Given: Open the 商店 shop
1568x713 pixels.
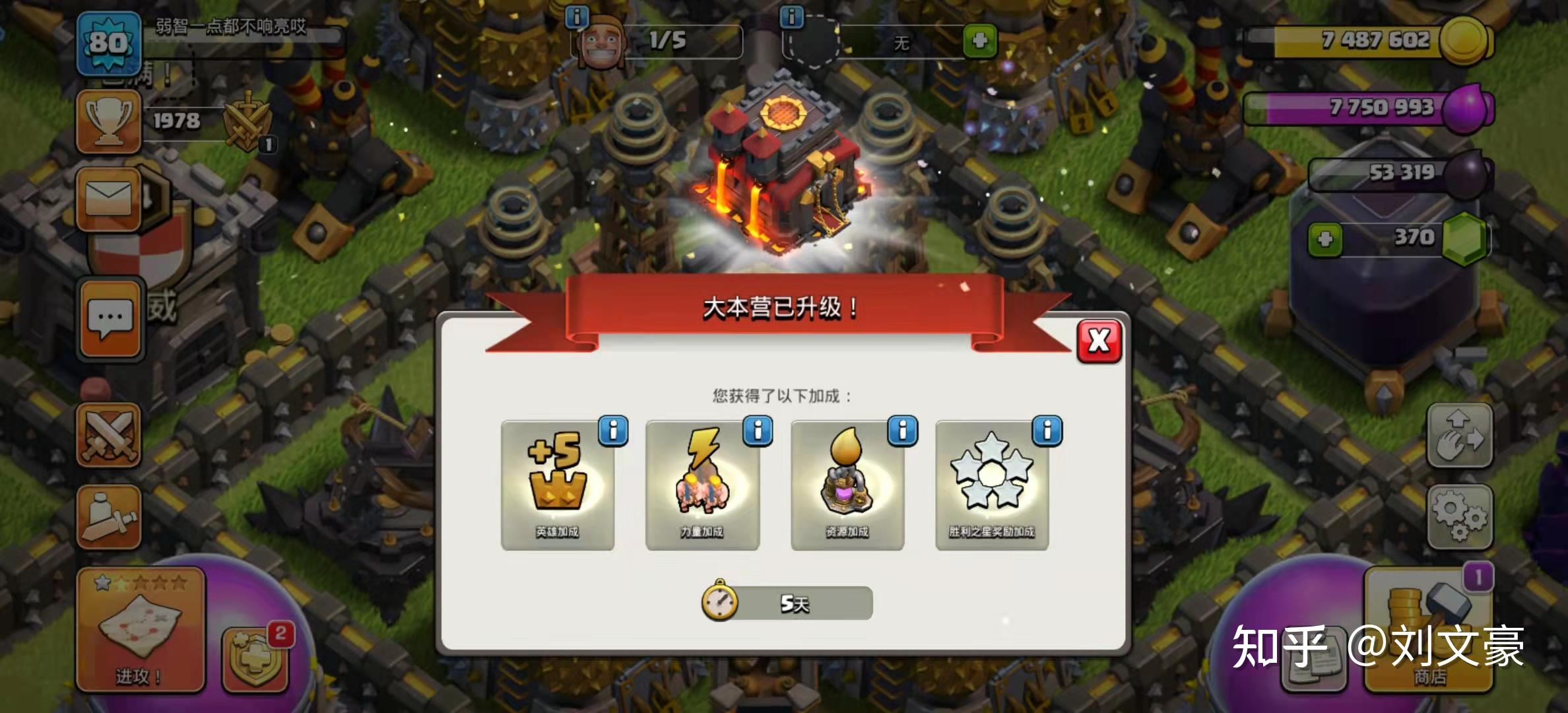Looking at the screenshot, I should 1429,630.
